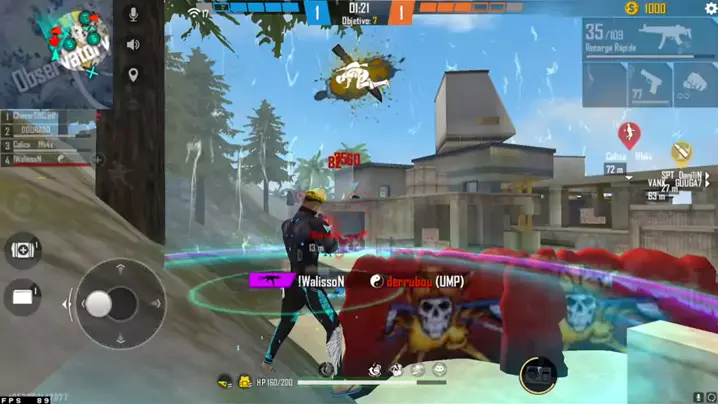The width and height of the screenshot is (718, 404).
Task: Toggle the microphone voice chat
Action: coord(133,15)
